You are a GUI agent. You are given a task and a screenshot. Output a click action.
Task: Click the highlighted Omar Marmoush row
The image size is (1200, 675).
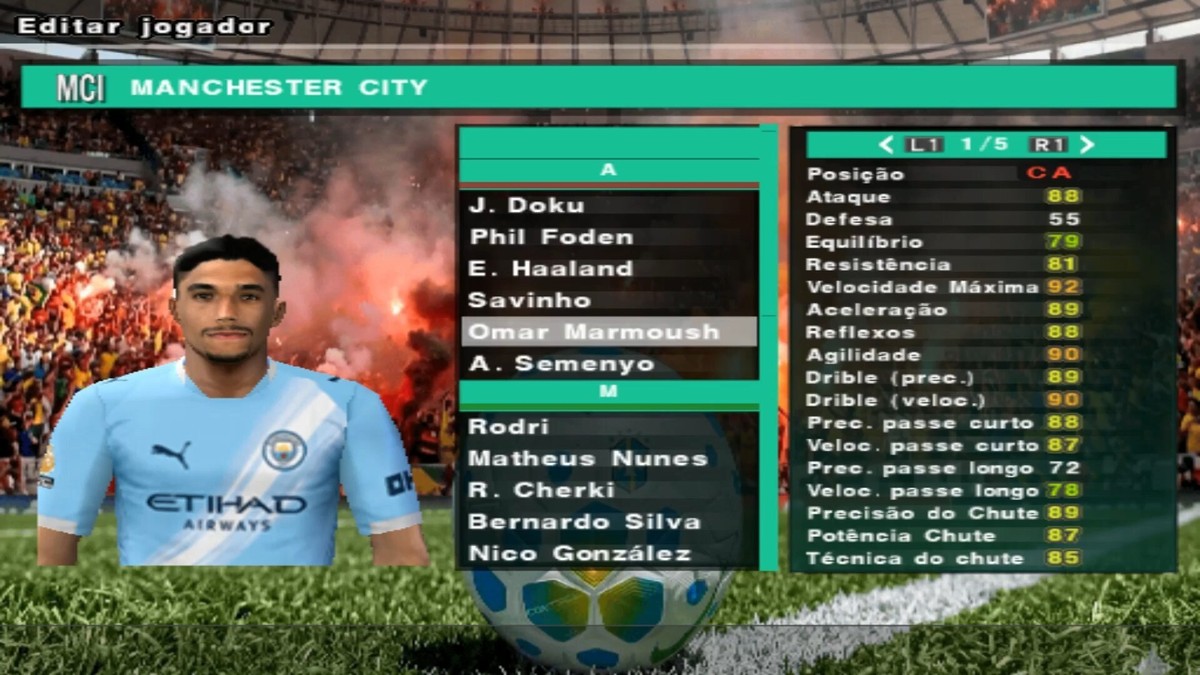607,332
